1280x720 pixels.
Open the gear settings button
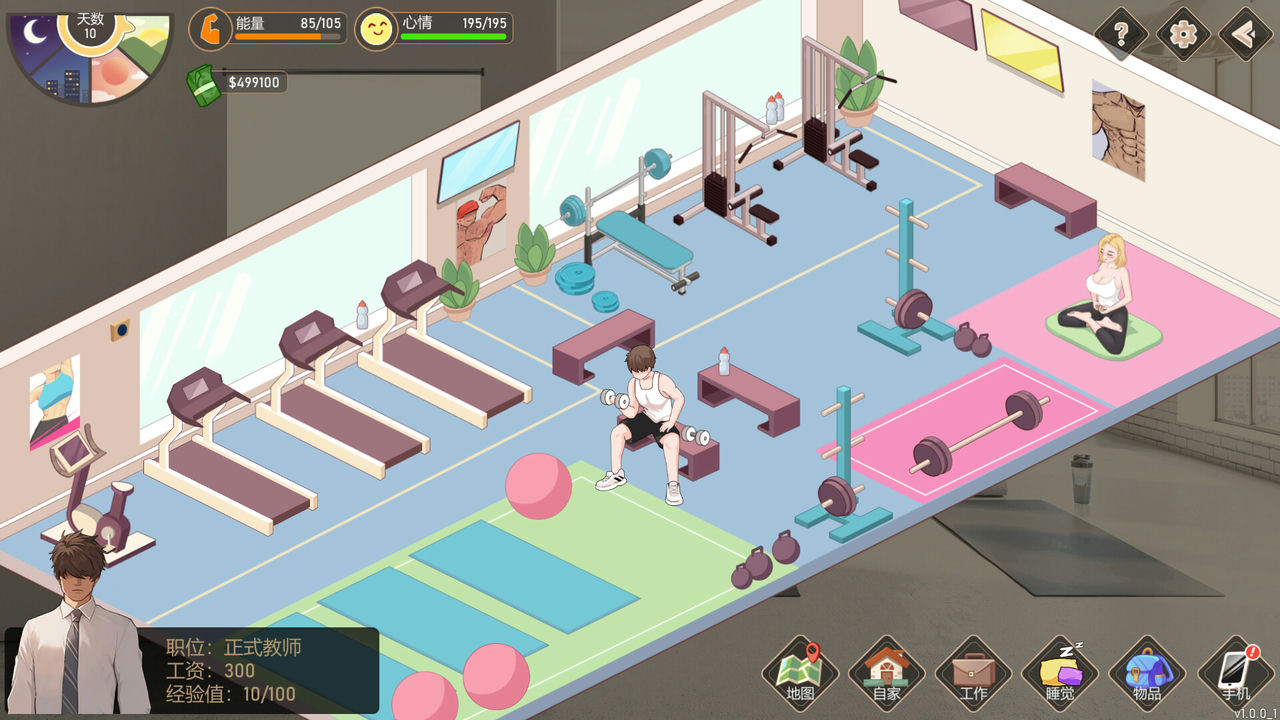(1183, 35)
